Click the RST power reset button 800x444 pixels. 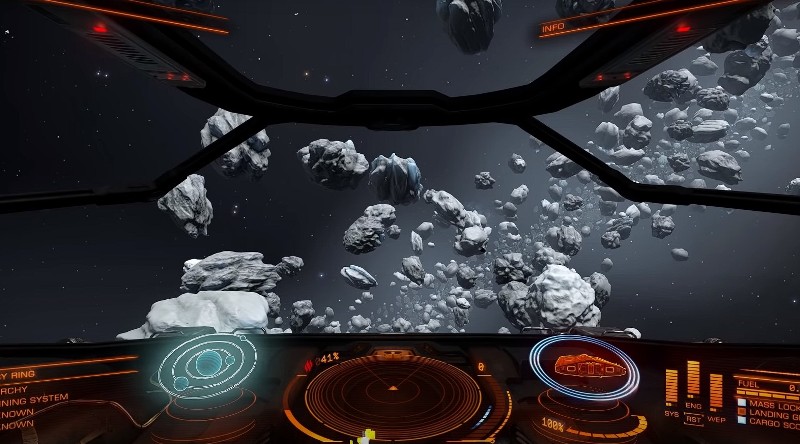pos(693,420)
